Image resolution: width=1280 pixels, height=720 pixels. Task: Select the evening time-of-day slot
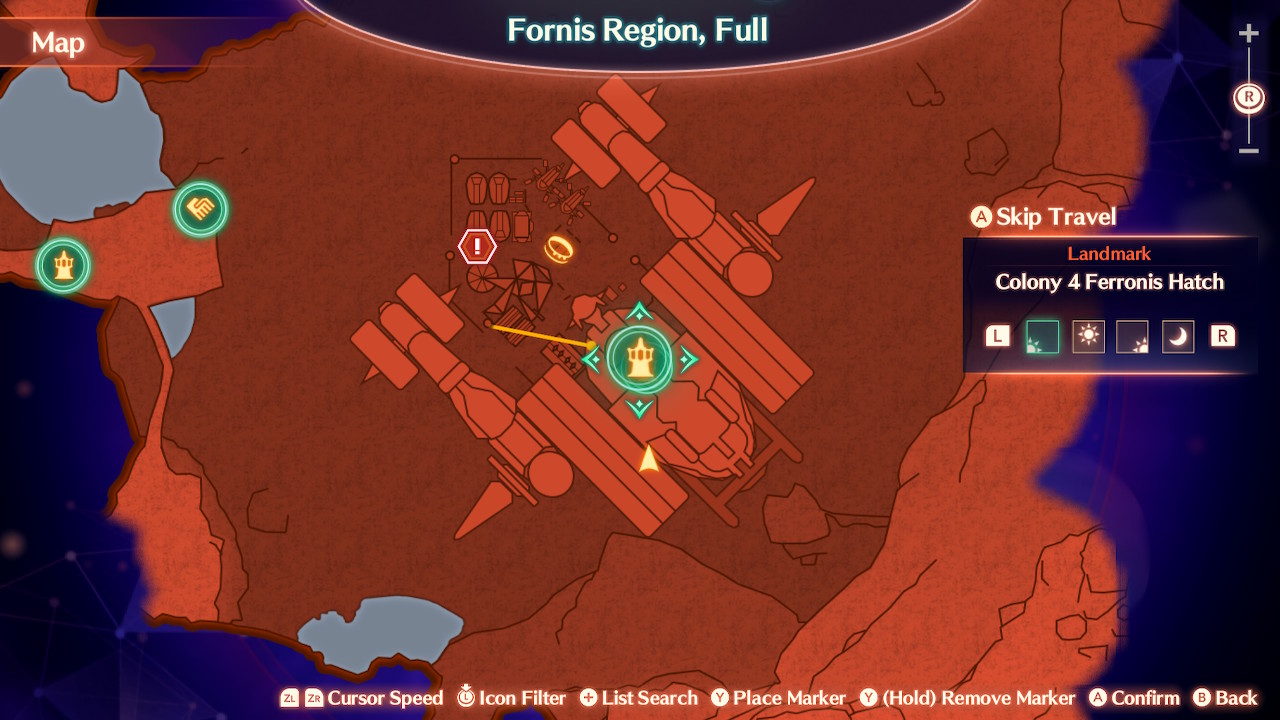point(1133,336)
